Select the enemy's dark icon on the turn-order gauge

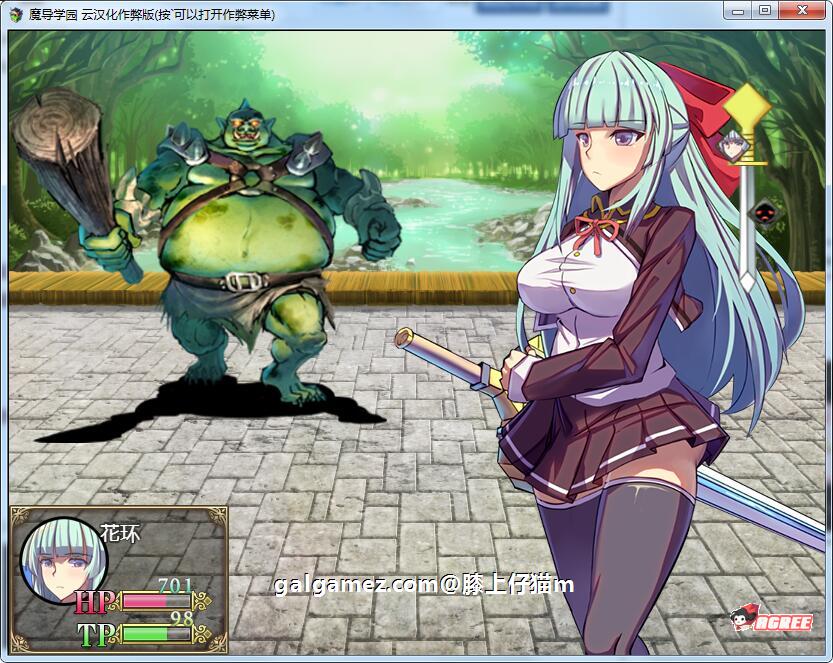pyautogui.click(x=765, y=212)
